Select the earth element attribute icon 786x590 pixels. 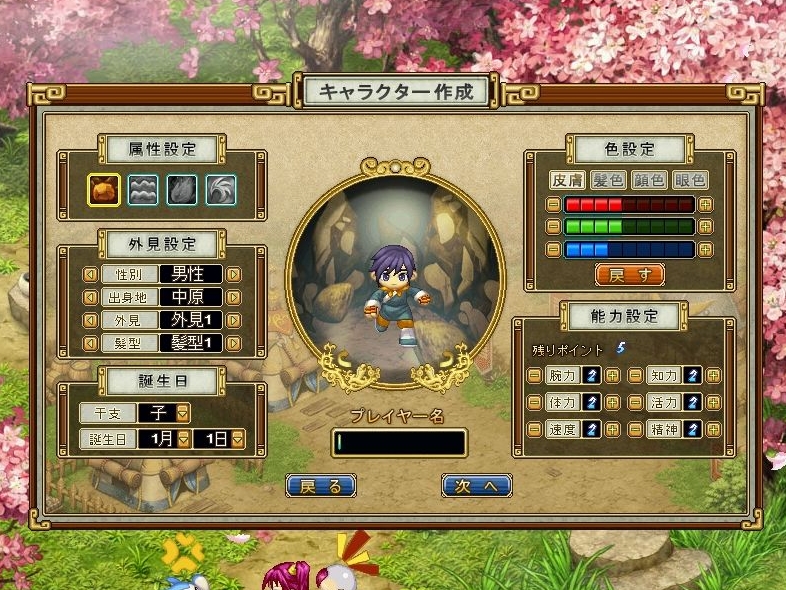tap(103, 189)
